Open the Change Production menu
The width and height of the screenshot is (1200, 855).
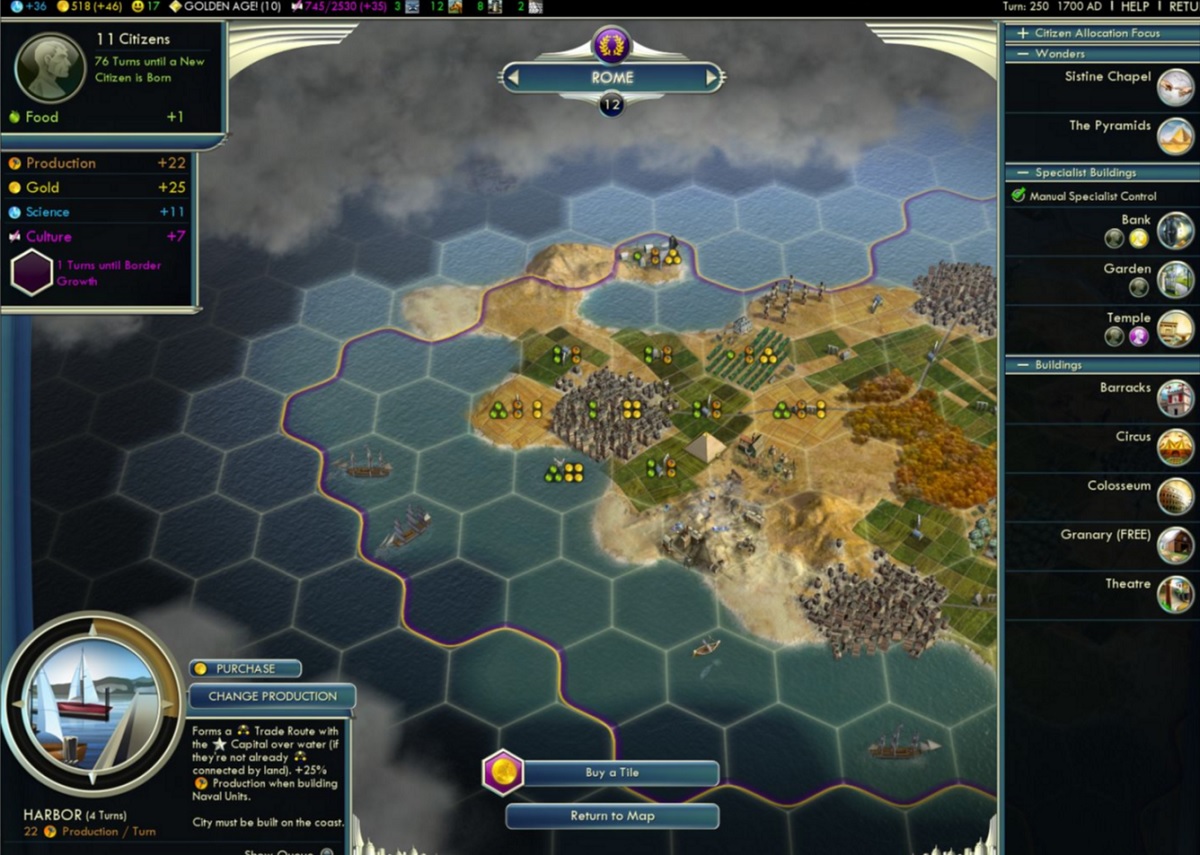pos(271,696)
